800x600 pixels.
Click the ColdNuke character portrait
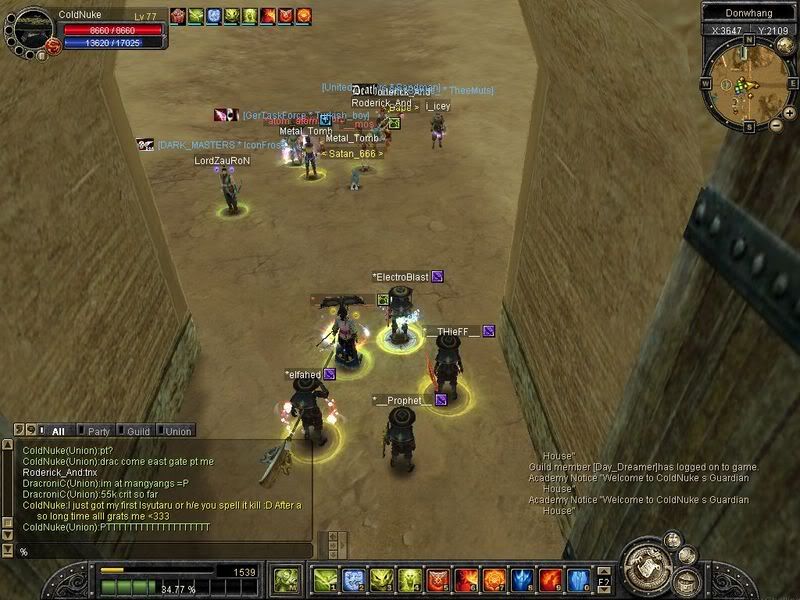30,30
